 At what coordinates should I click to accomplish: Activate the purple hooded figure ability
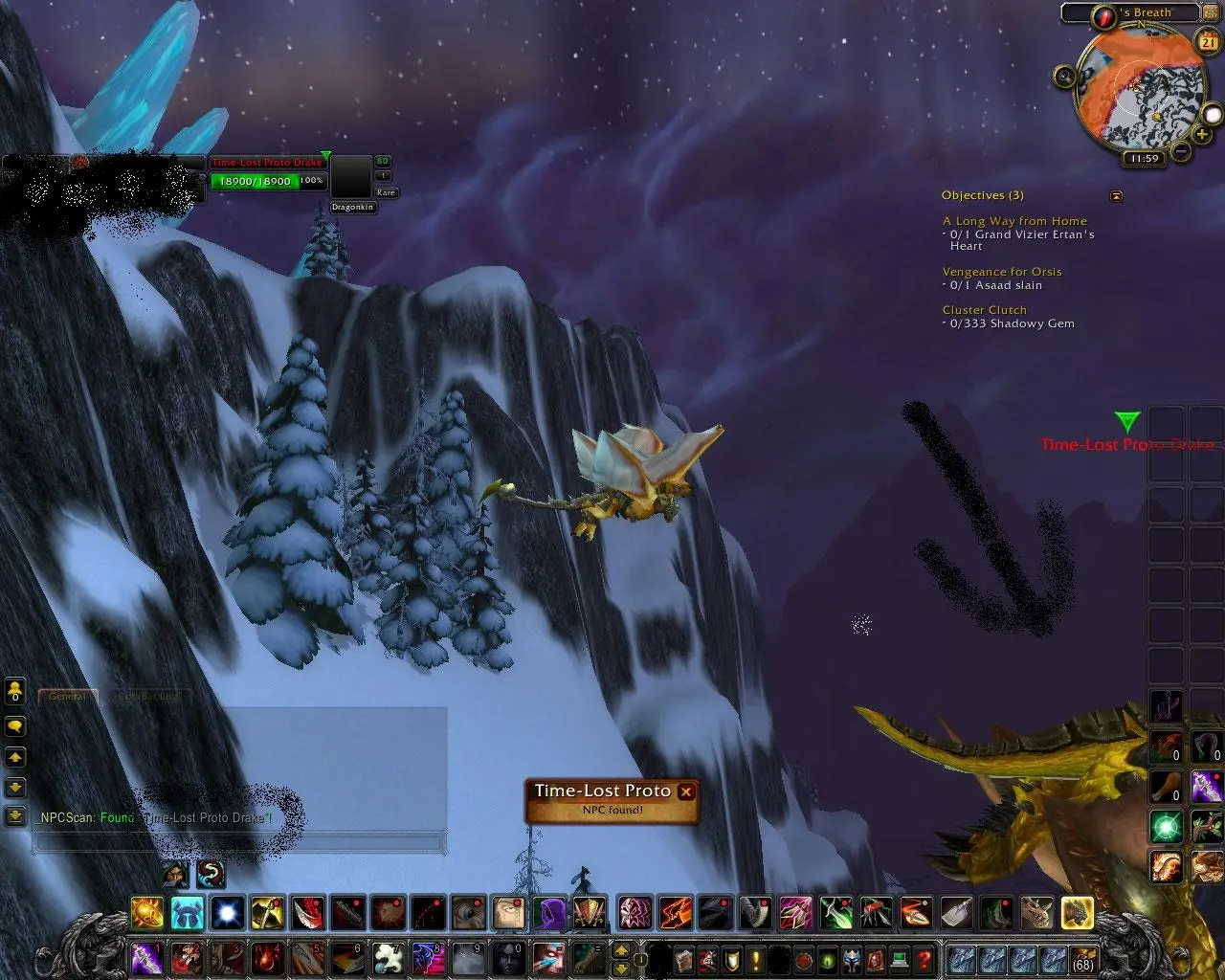(x=549, y=913)
